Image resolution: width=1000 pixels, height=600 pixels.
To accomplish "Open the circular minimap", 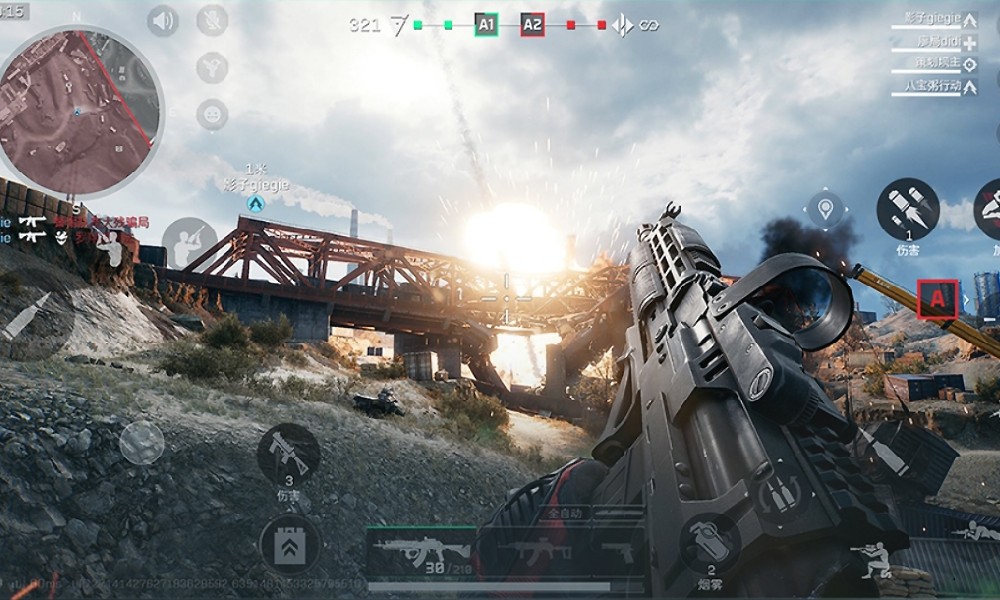I will click(x=78, y=108).
